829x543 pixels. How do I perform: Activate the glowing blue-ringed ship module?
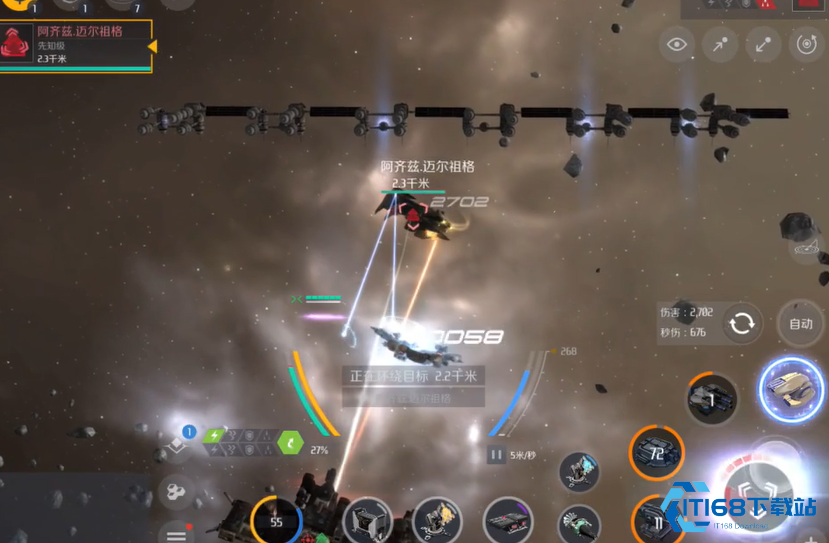pos(791,389)
